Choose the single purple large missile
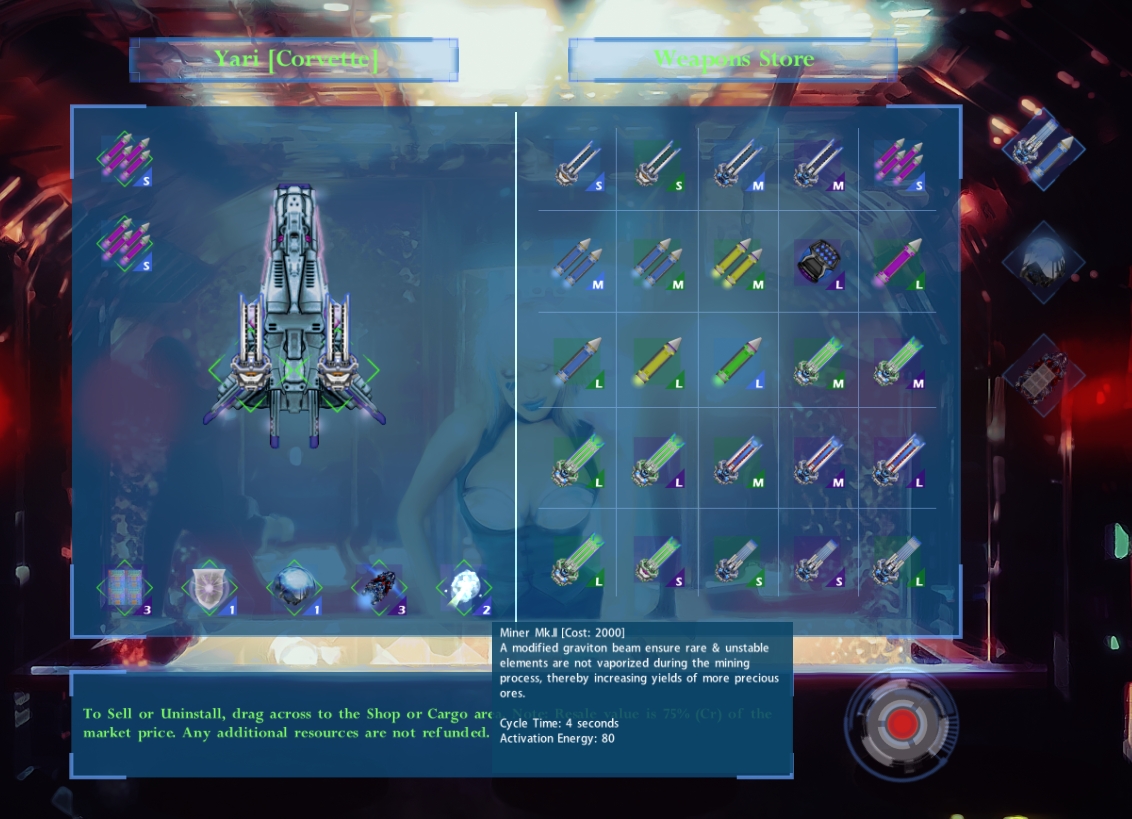 click(x=898, y=263)
